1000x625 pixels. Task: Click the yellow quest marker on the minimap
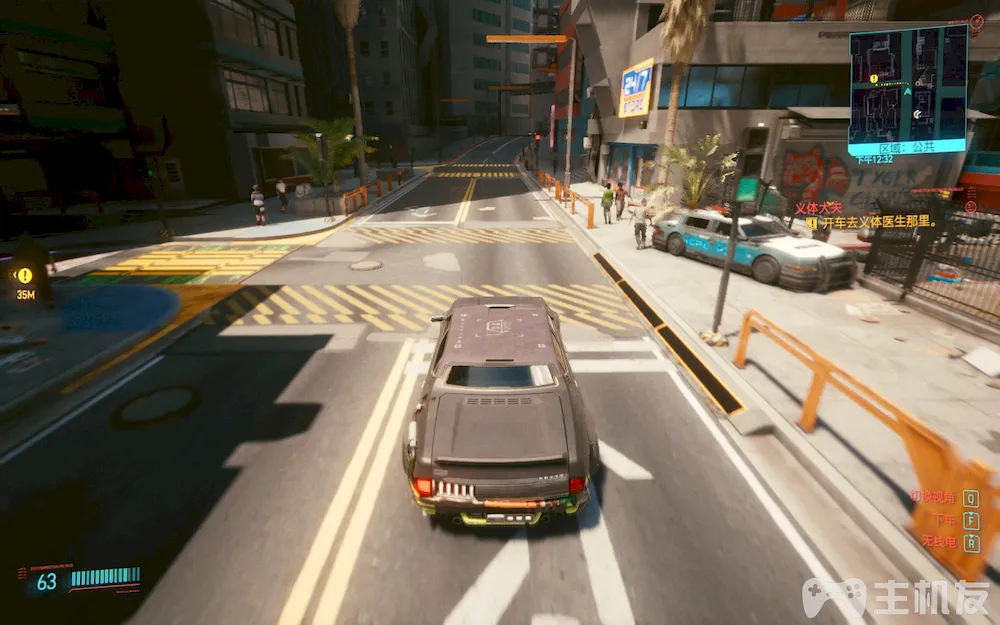(x=874, y=78)
